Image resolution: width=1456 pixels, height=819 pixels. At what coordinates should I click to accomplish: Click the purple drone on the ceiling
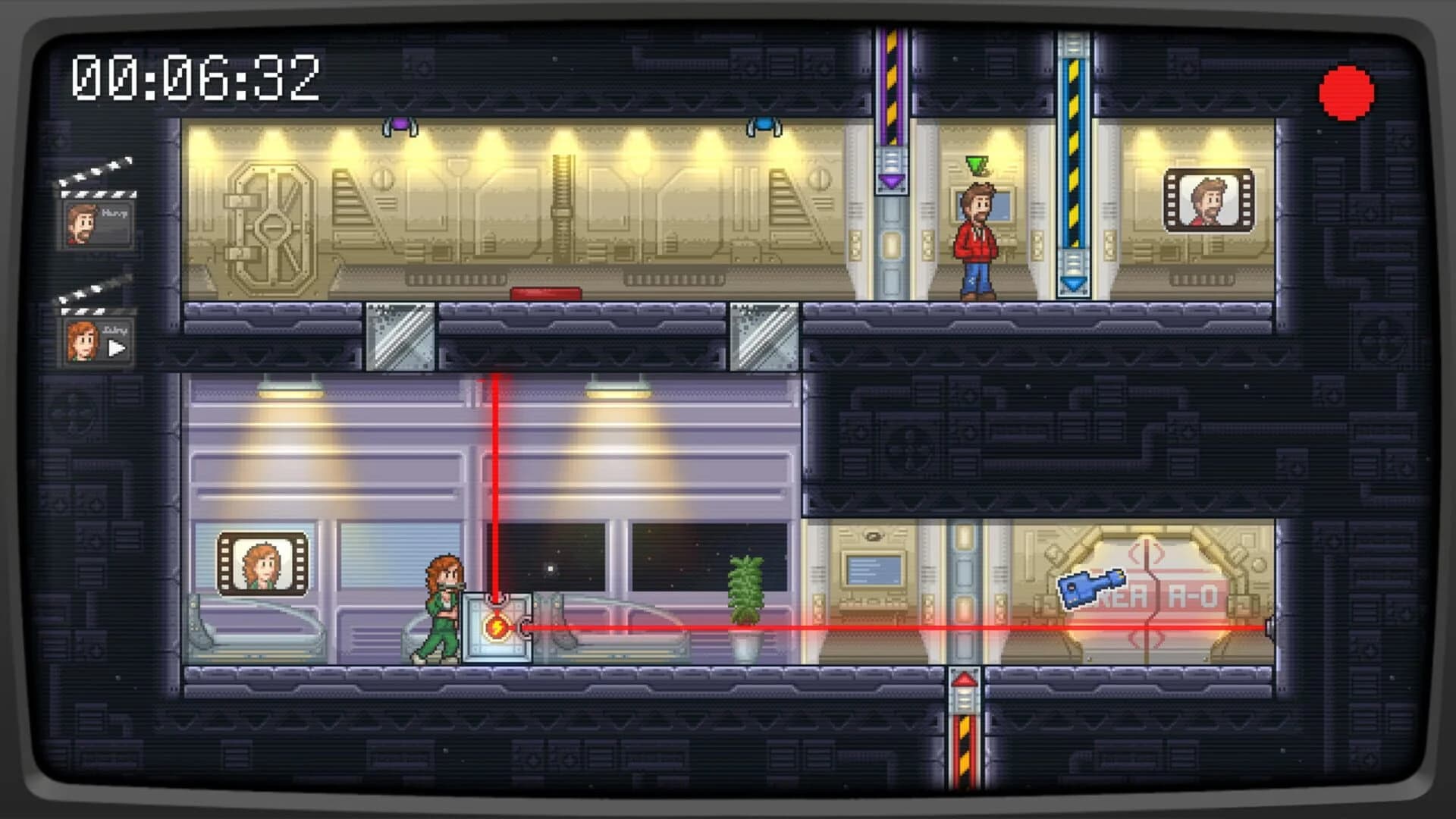point(401,123)
